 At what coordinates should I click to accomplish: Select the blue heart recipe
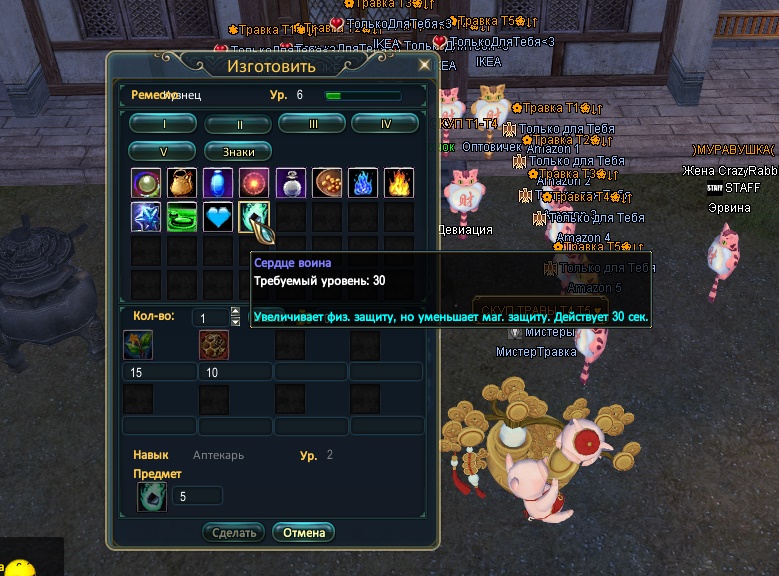pos(218,217)
